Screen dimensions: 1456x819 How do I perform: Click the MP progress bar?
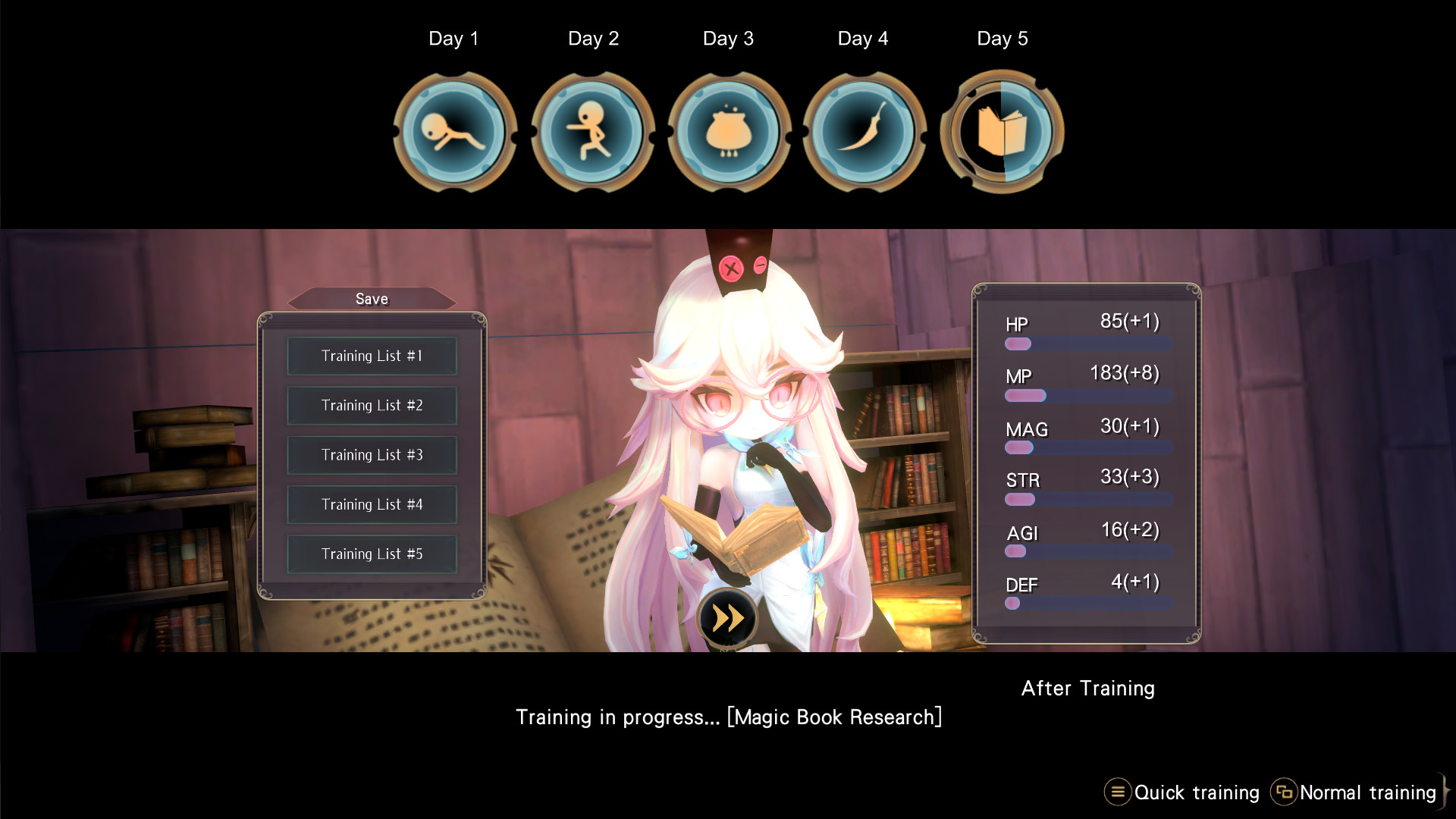(1087, 395)
